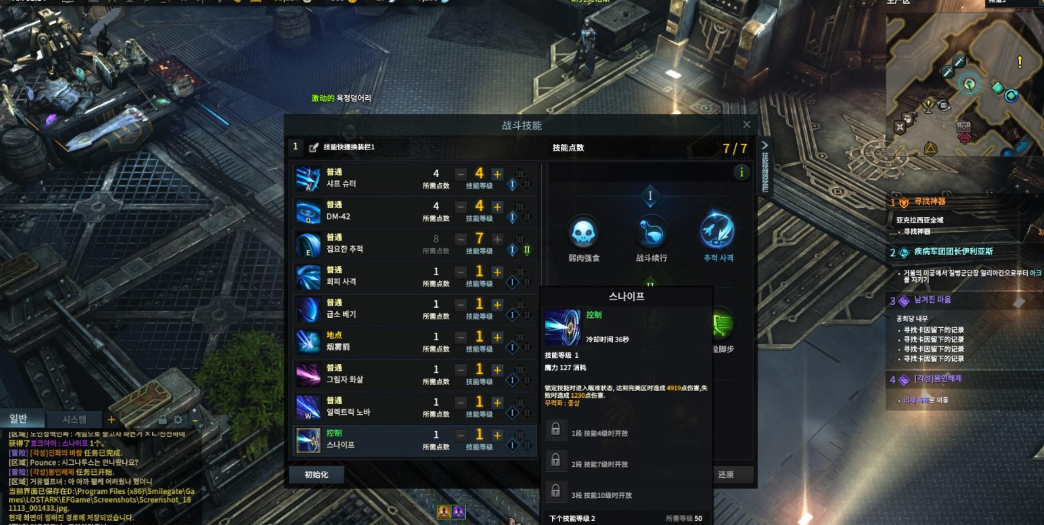Increase the 샤프 슈터 skill level
This screenshot has height=525, width=1044.
497,174
